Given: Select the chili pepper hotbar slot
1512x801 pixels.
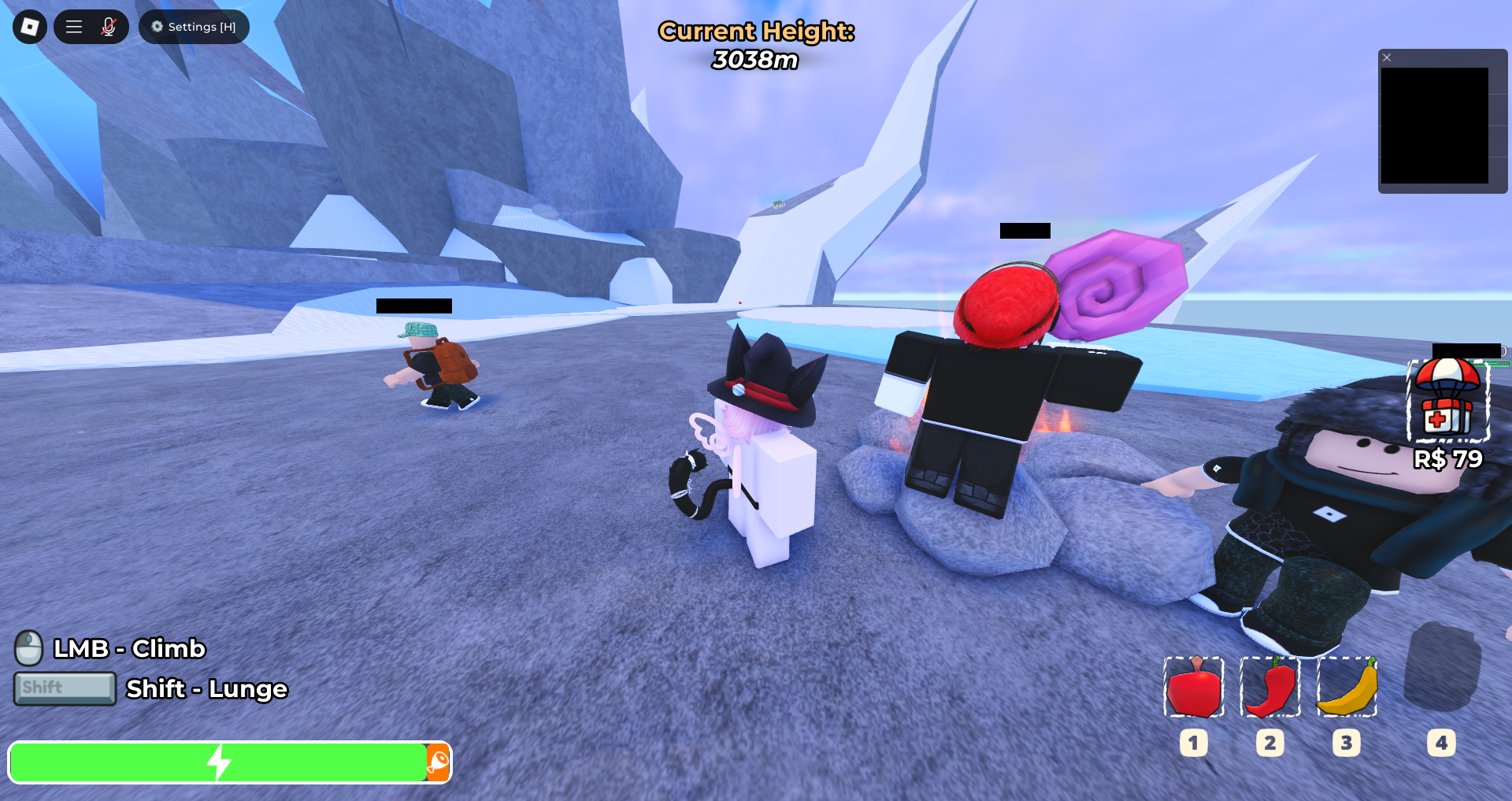Looking at the screenshot, I should tap(1270, 688).
